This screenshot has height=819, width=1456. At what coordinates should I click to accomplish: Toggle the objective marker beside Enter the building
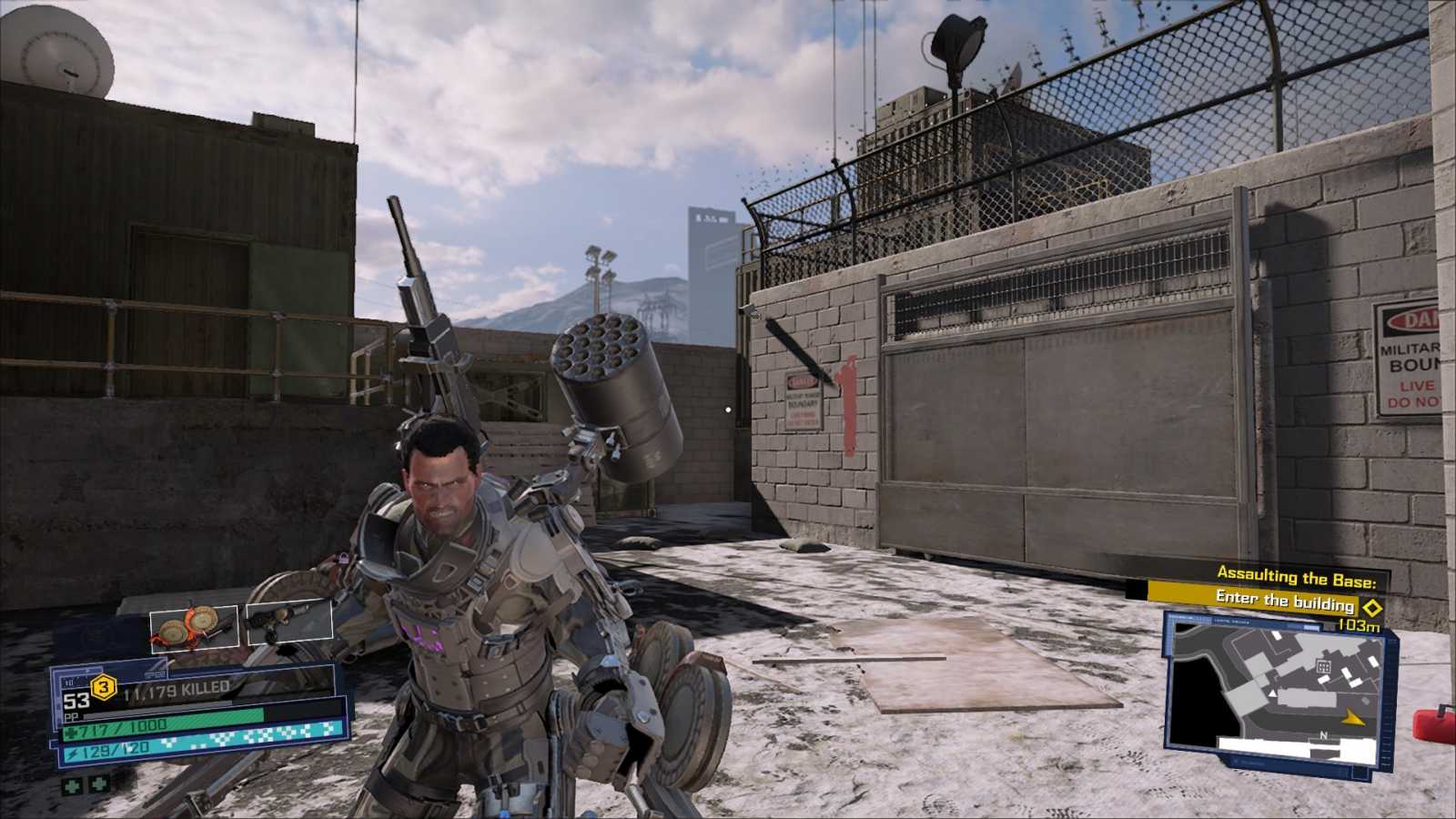point(1371,607)
